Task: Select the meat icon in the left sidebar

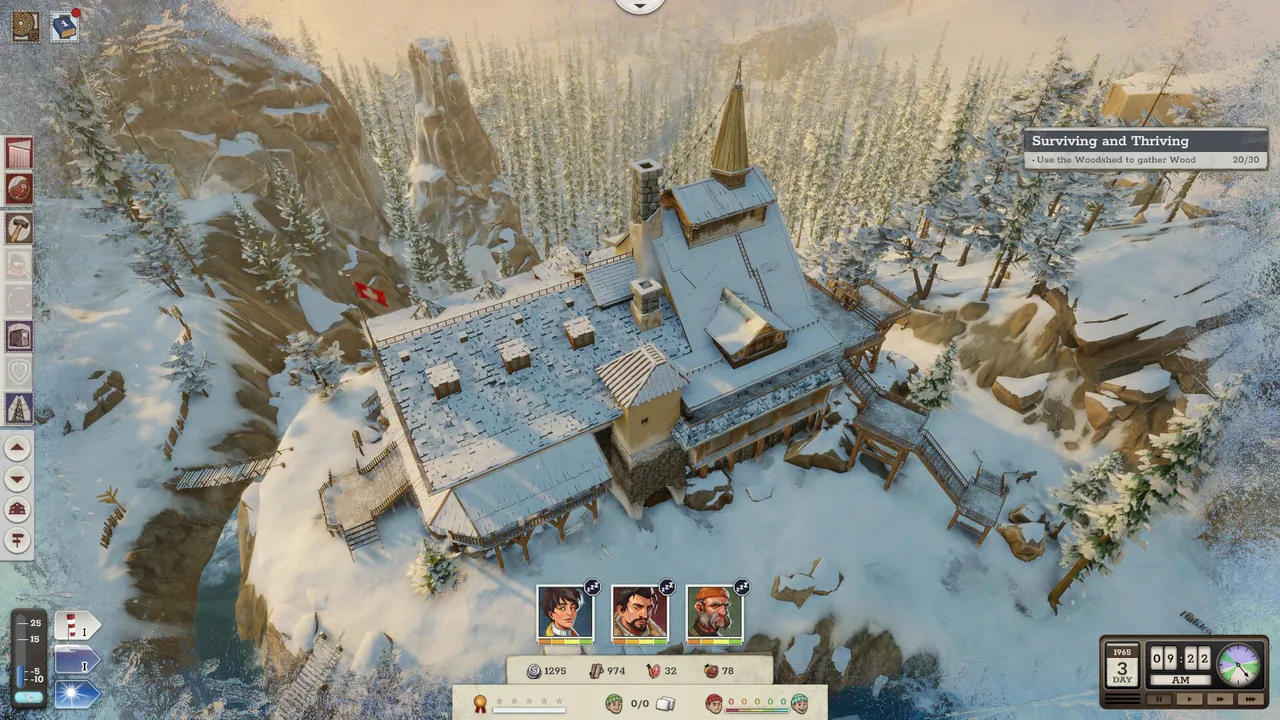Action: click(17, 188)
